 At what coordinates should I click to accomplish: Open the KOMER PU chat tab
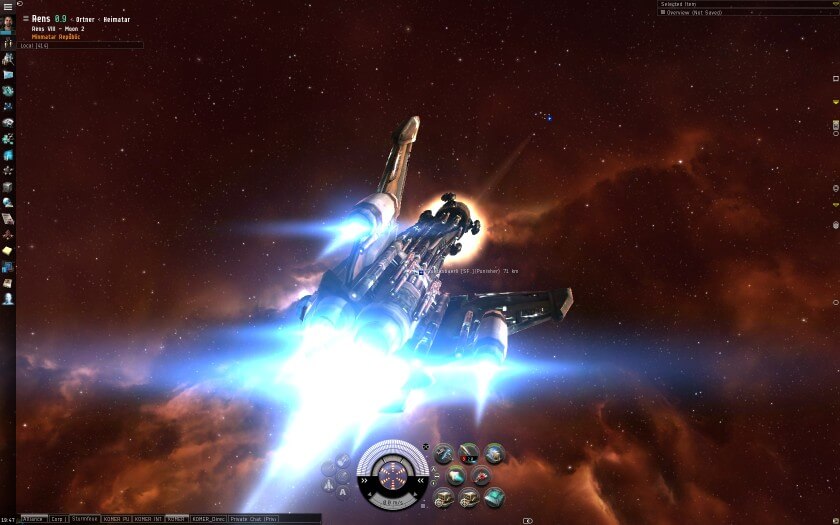[x=116, y=519]
